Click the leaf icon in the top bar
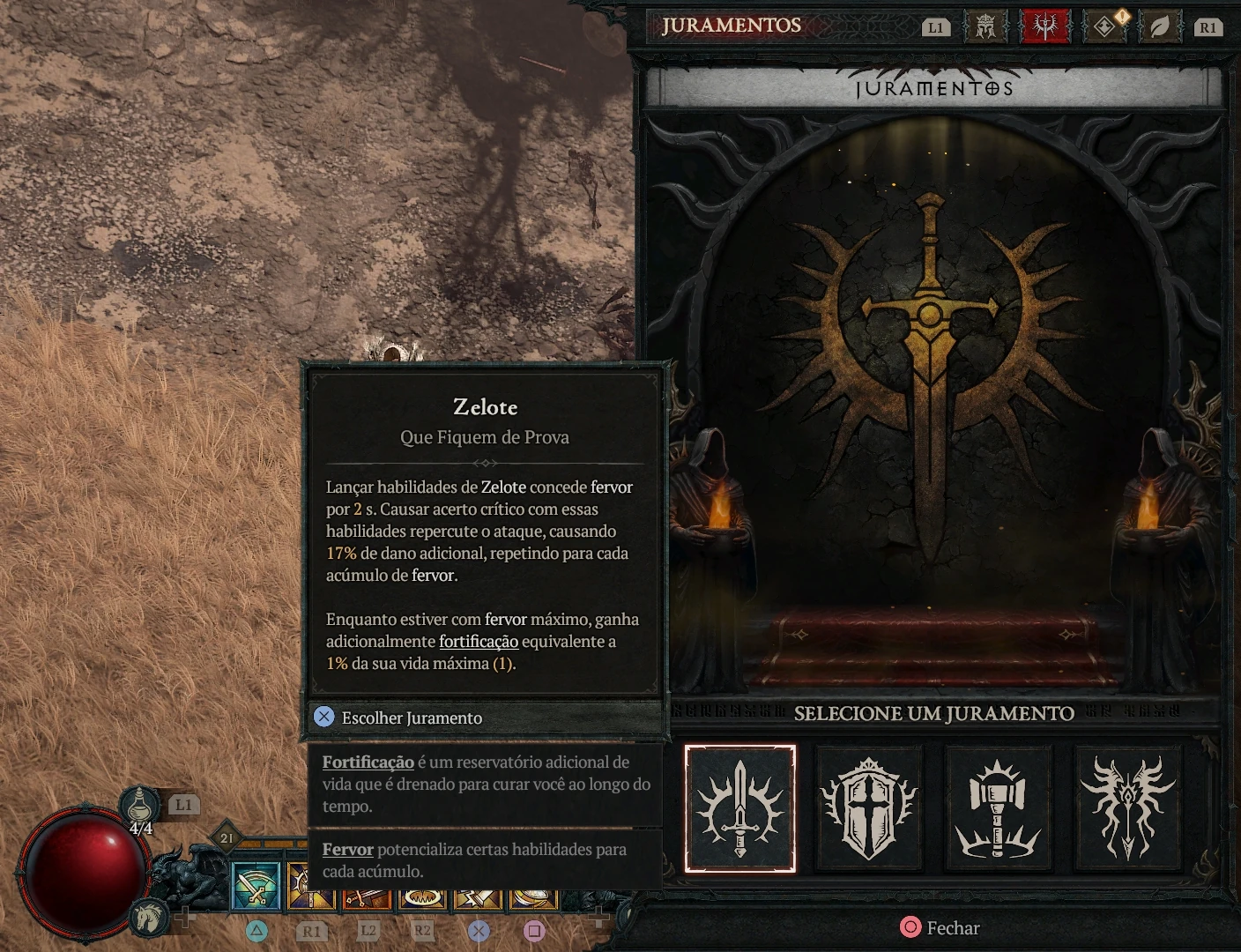The height and width of the screenshot is (952, 1241). 1160,26
